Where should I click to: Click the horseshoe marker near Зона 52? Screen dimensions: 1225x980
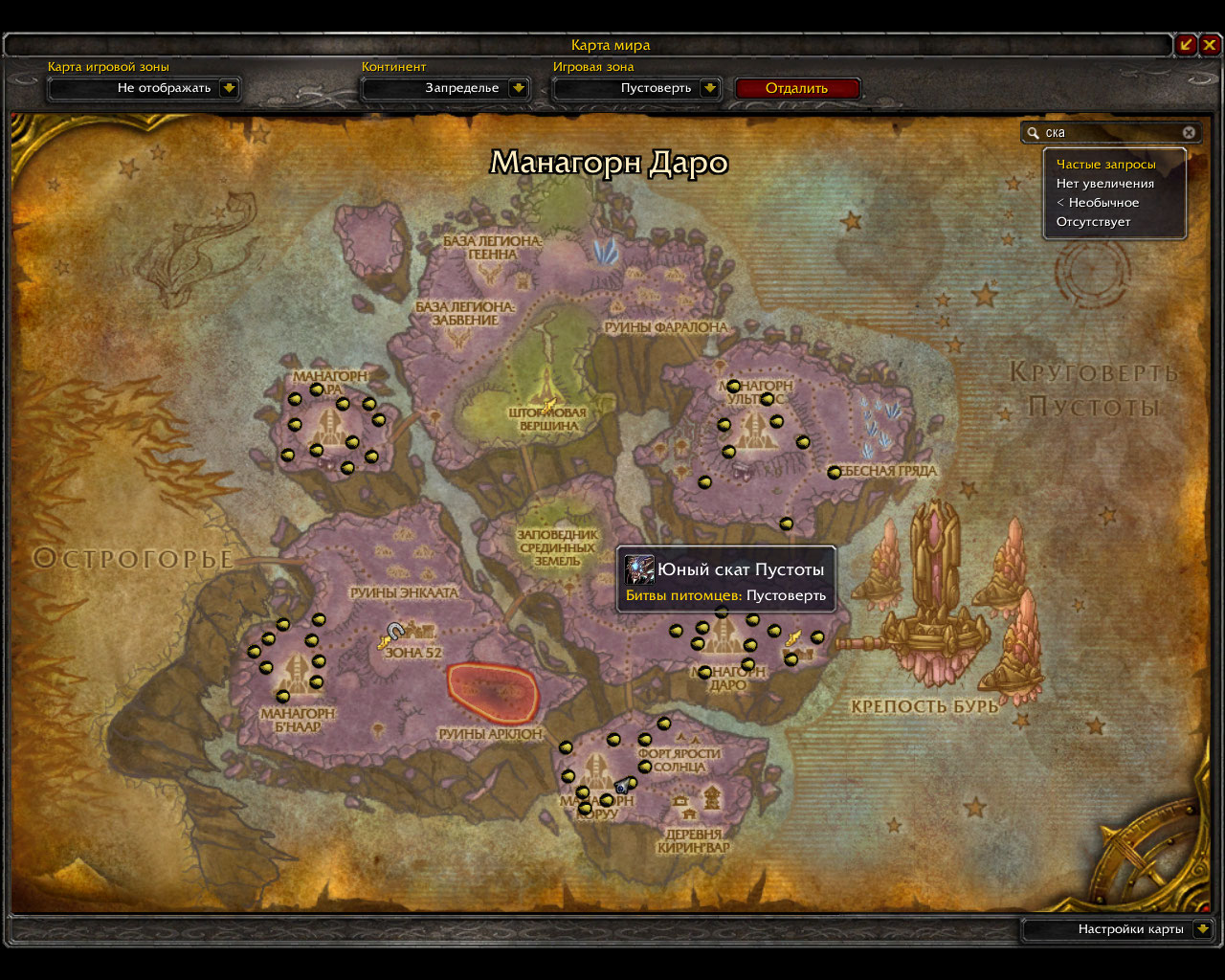[394, 631]
